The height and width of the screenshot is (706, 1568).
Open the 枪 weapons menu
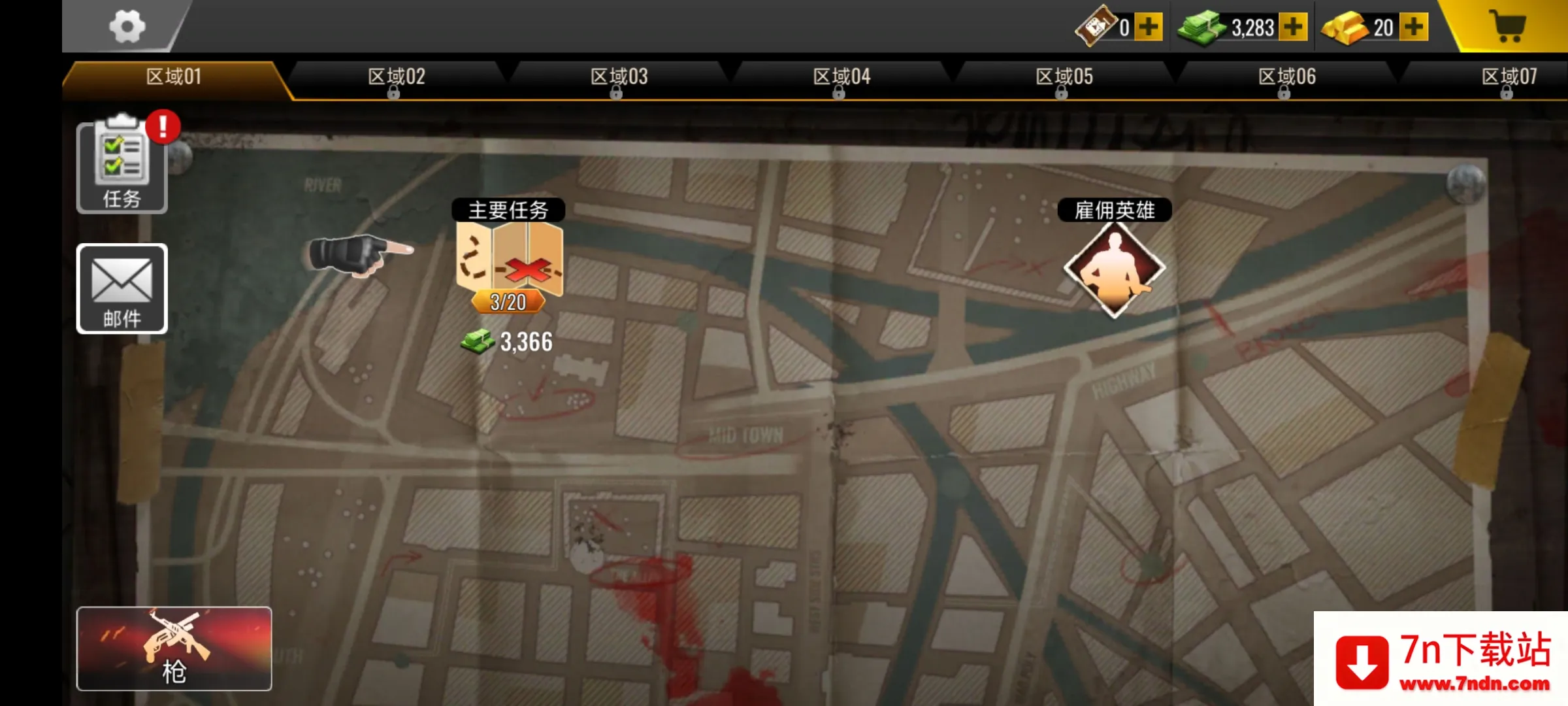174,648
